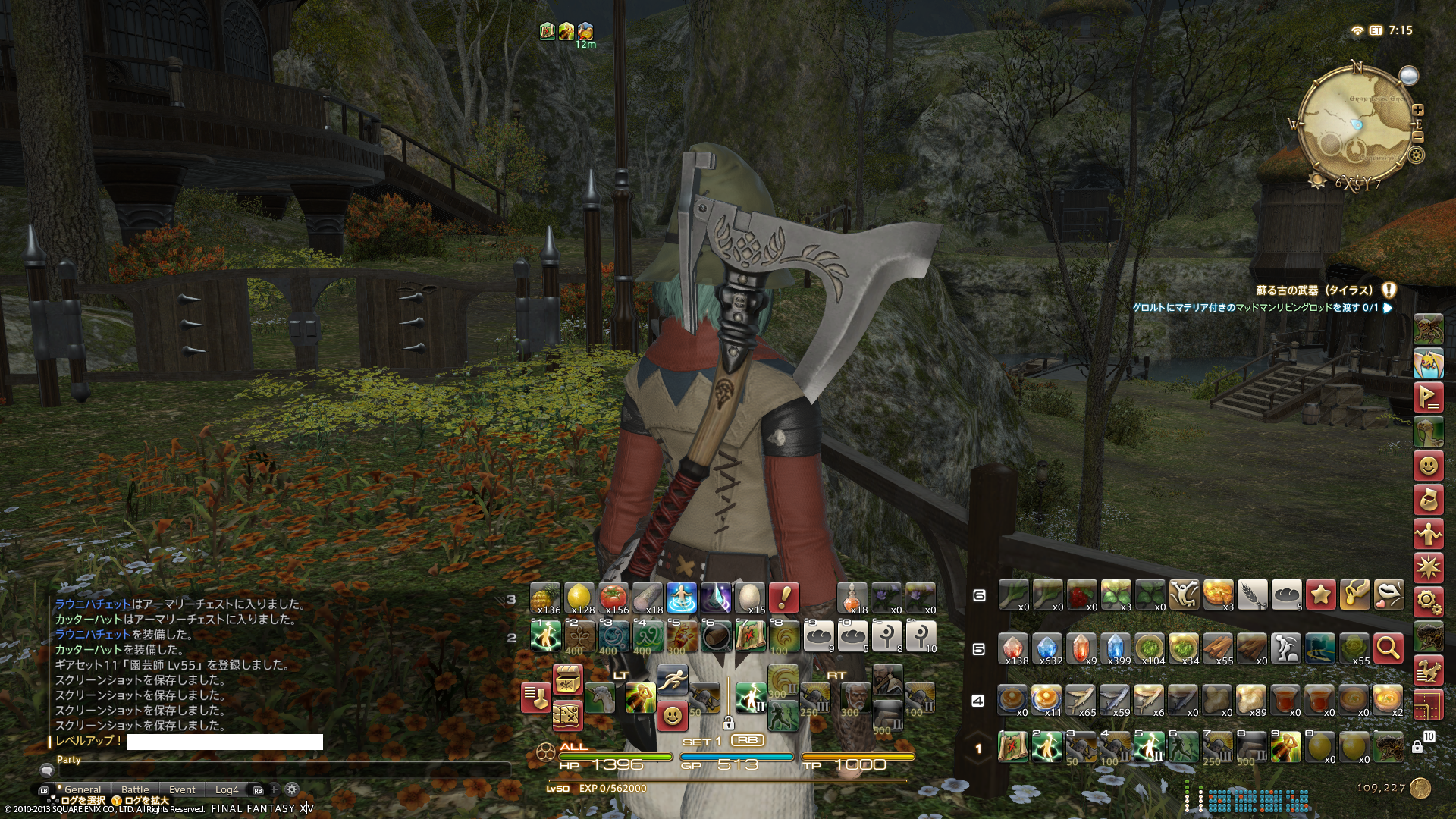The width and height of the screenshot is (1456, 819).
Task: Show the Log4 chat tab
Action: coord(227,789)
